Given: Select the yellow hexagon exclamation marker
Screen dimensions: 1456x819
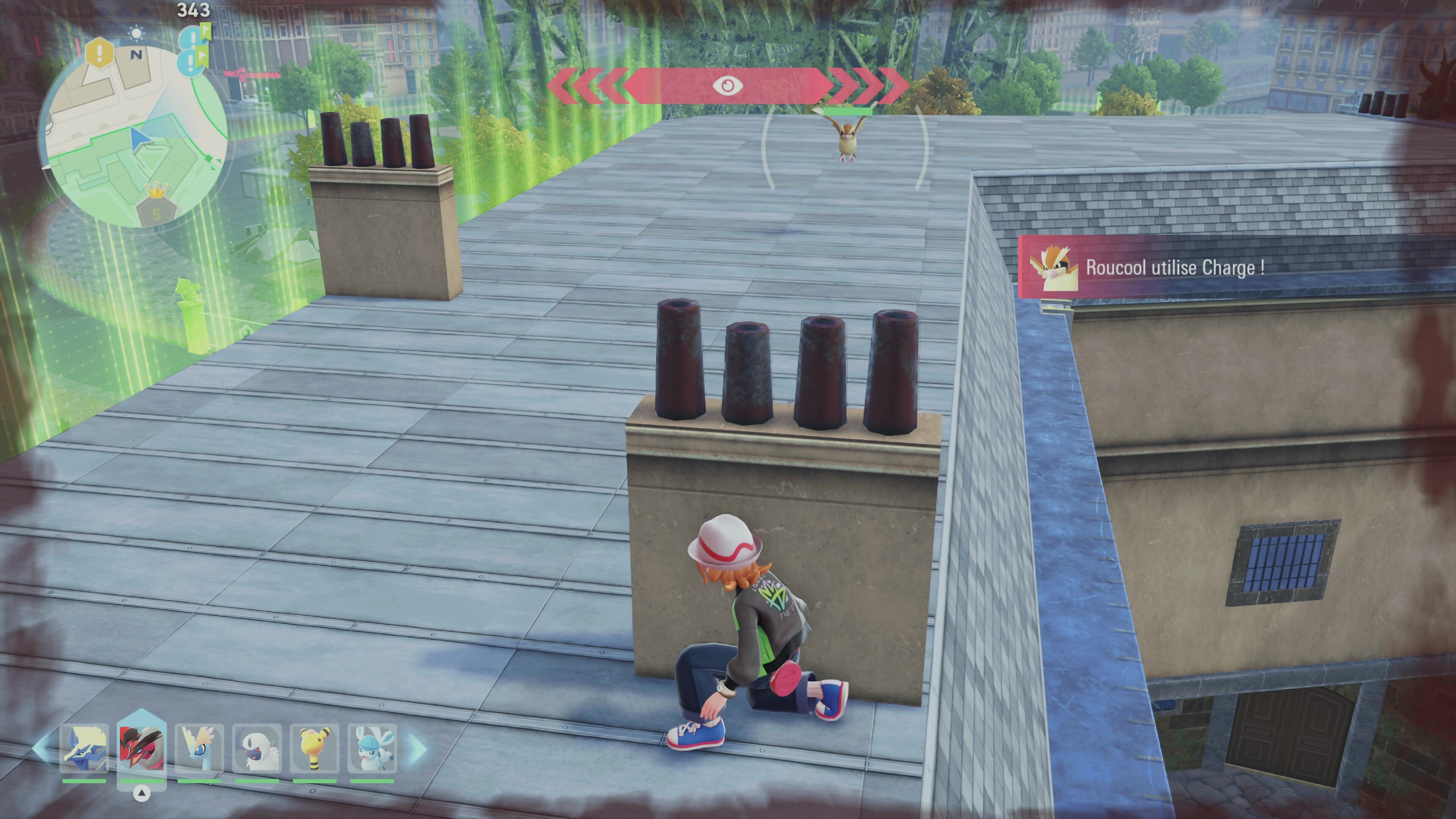Looking at the screenshot, I should click(x=100, y=53).
